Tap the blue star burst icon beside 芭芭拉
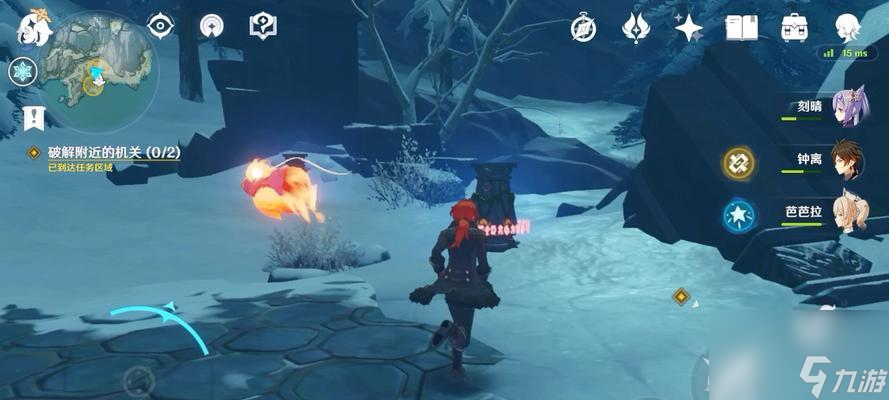Image resolution: width=889 pixels, height=400 pixels. pos(737,213)
